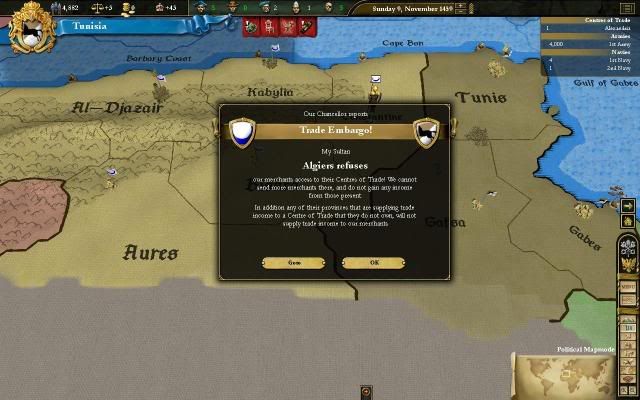Screen dimensions: 640x400
Task: Click the first red alert flag icon
Action: click(247, 26)
